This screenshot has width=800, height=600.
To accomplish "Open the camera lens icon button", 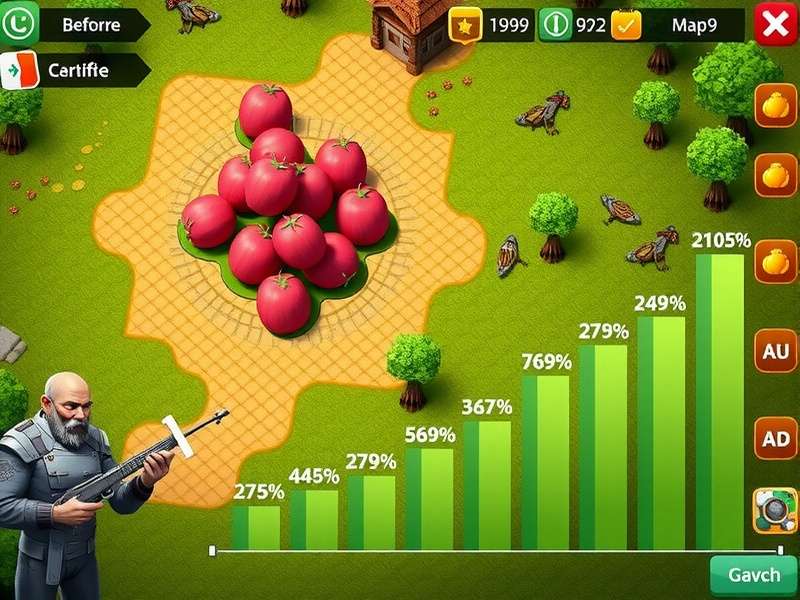I will pos(775,511).
